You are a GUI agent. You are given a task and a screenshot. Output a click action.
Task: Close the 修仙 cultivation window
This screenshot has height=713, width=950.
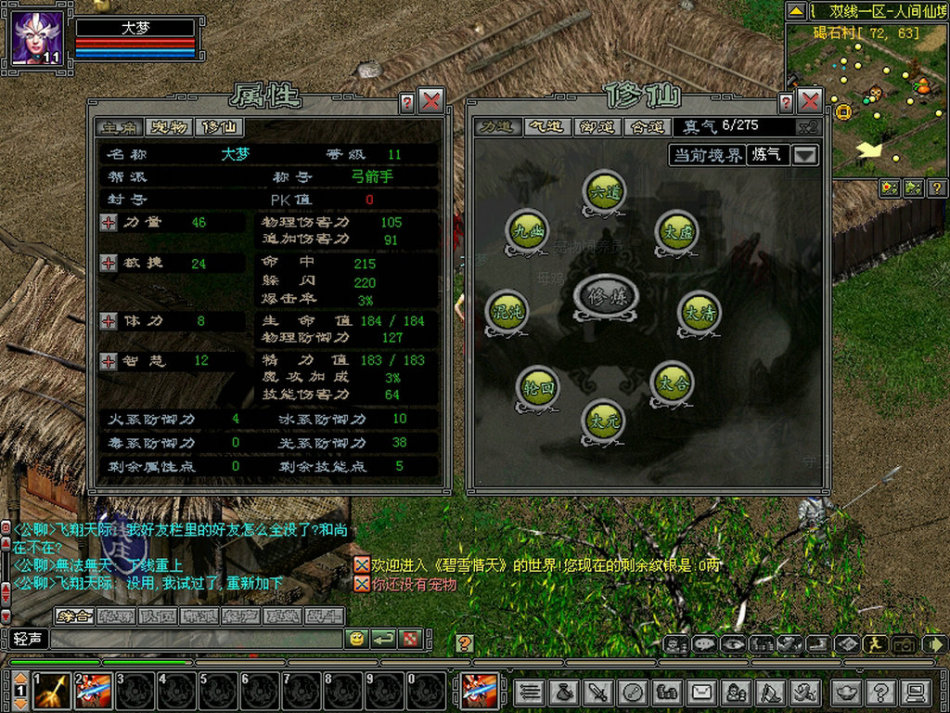[810, 101]
